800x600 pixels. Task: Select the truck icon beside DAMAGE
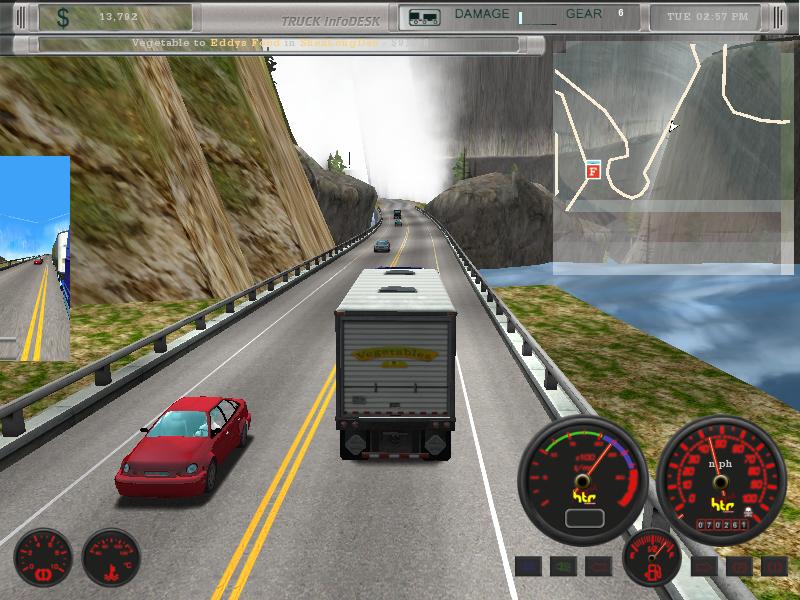(423, 17)
